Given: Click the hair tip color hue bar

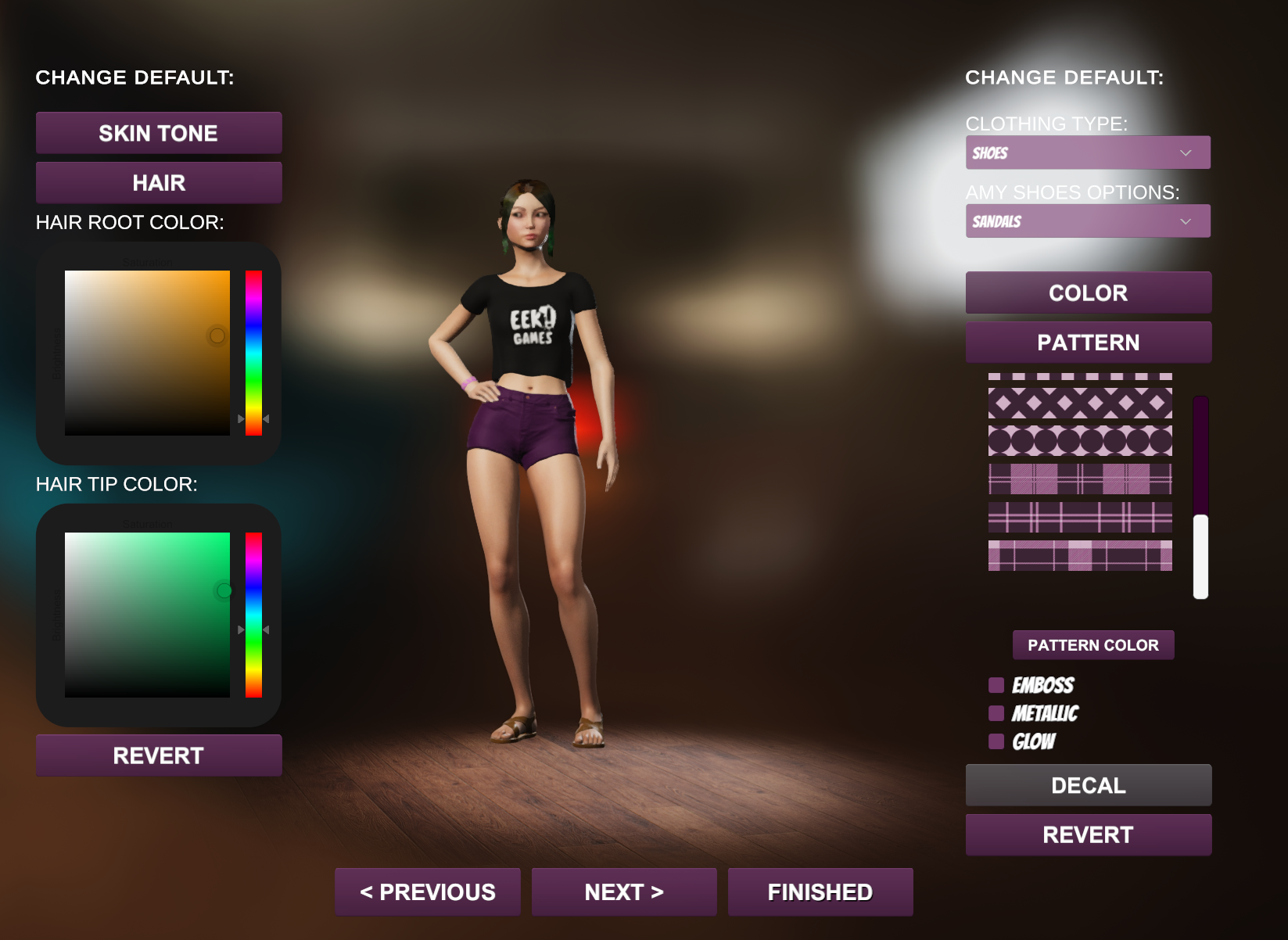Looking at the screenshot, I should [253, 615].
